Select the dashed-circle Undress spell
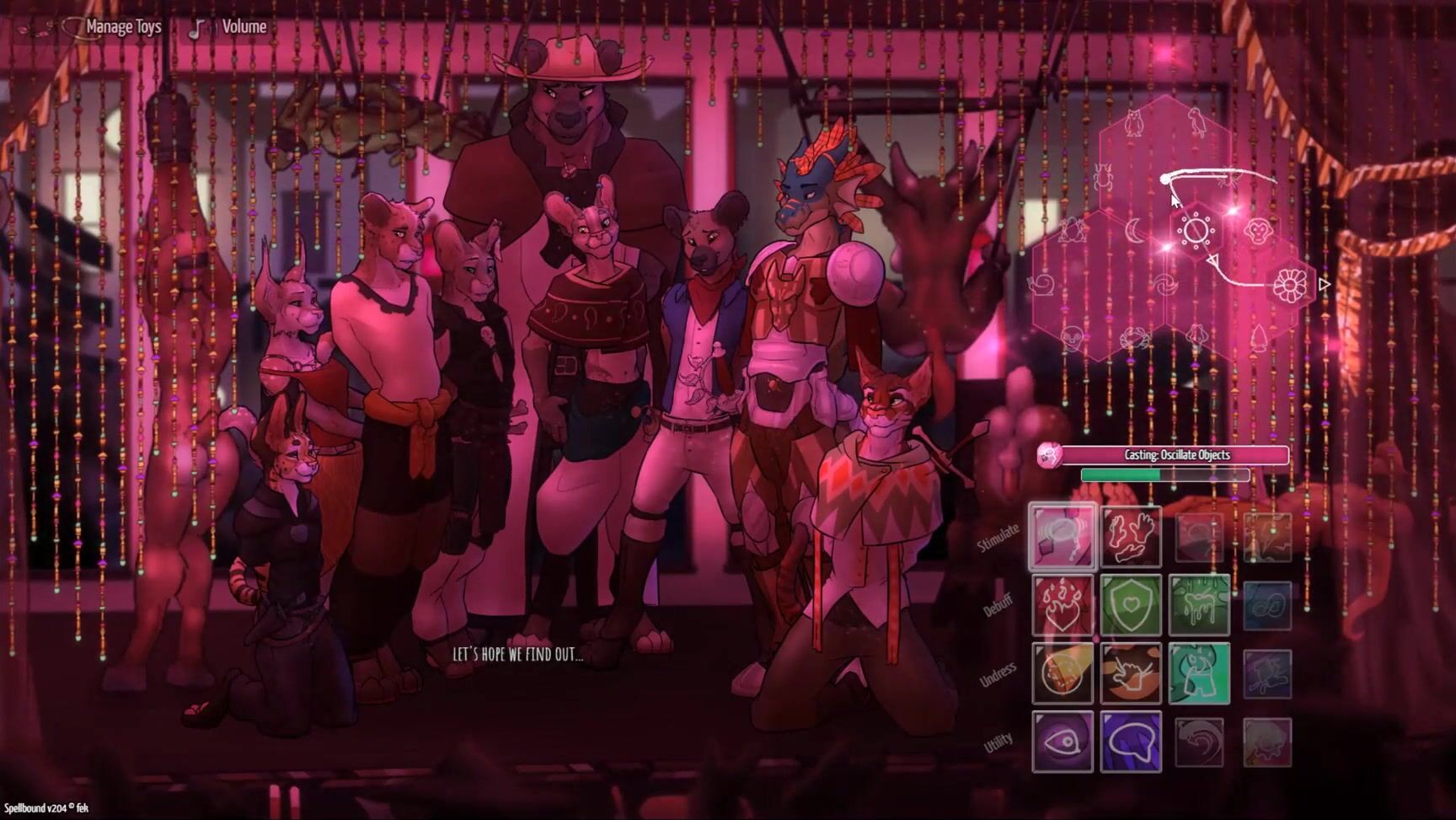This screenshot has height=820, width=1456. (x=1063, y=673)
